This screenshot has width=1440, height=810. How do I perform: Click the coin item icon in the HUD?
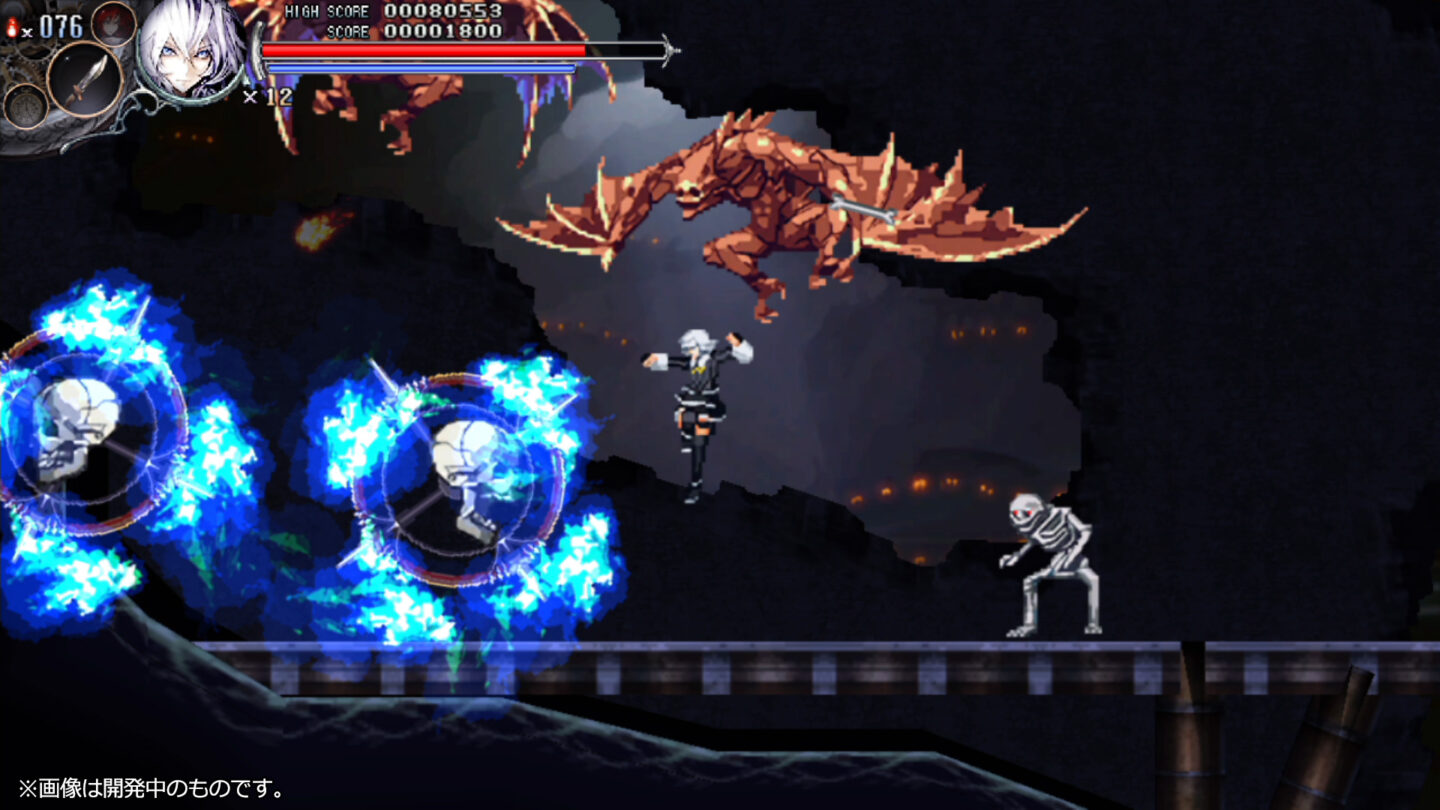(x=25, y=107)
